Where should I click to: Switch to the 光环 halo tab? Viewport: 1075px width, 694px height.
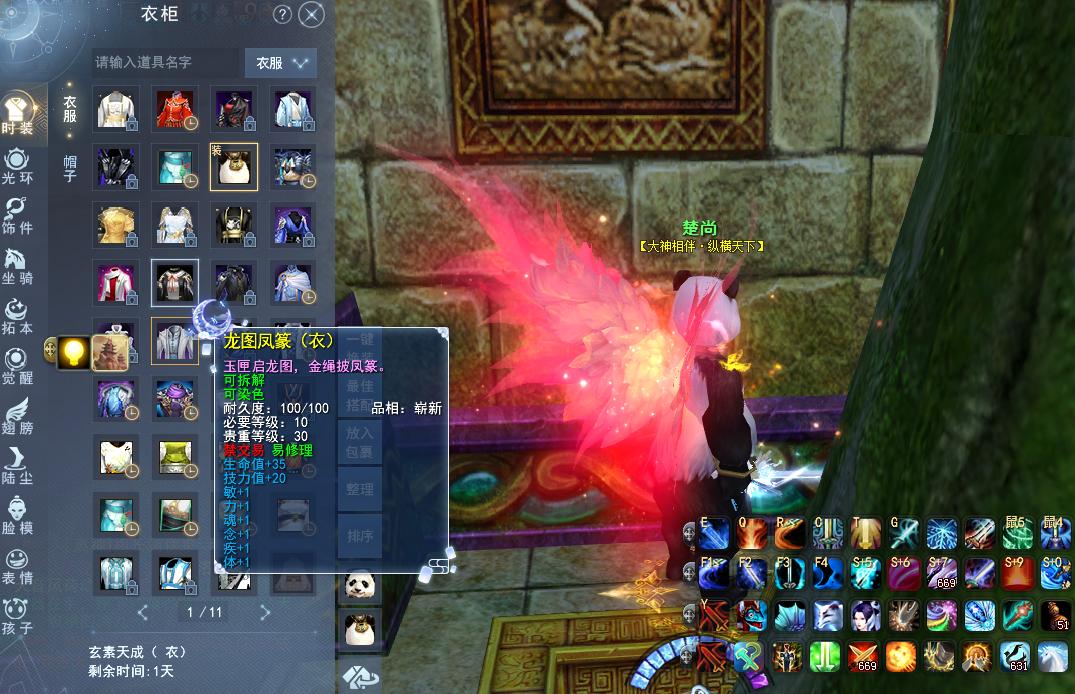[17, 166]
